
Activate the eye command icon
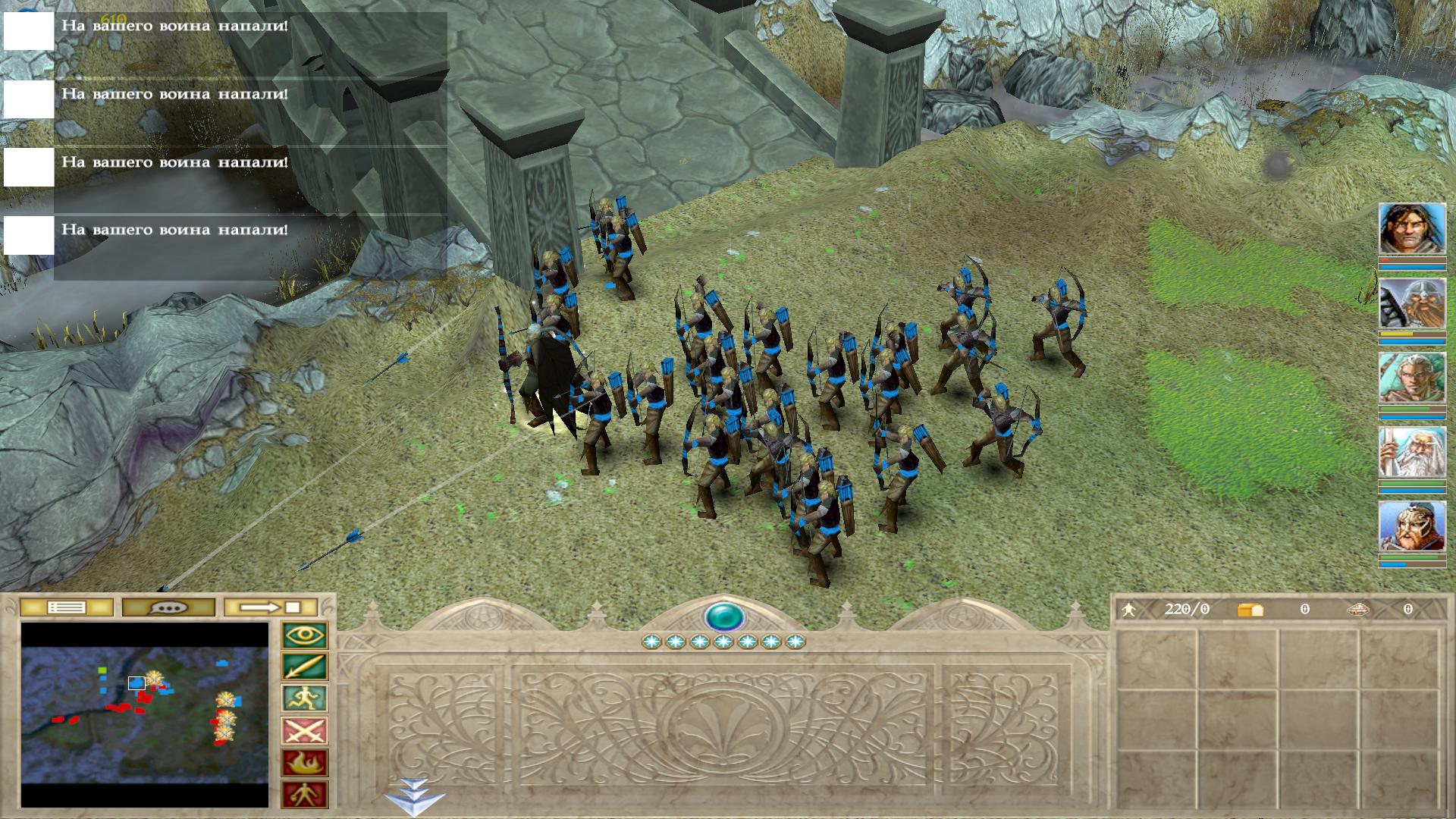click(x=304, y=635)
